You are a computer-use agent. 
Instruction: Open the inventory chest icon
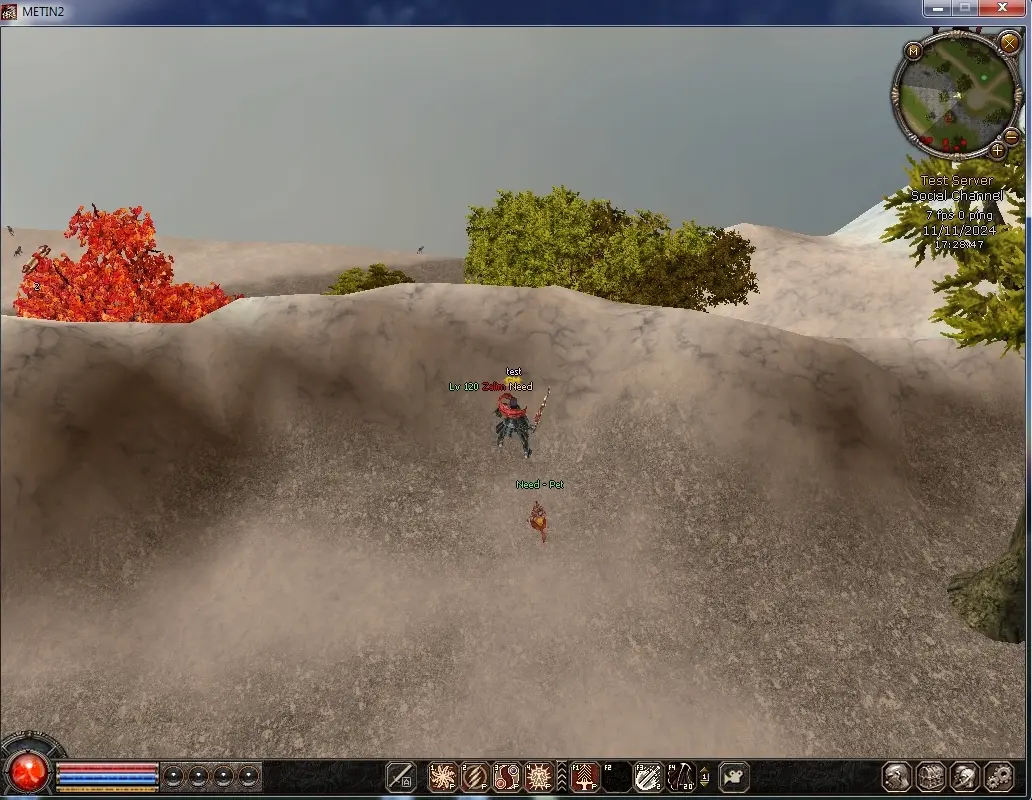pyautogui.click(x=931, y=776)
